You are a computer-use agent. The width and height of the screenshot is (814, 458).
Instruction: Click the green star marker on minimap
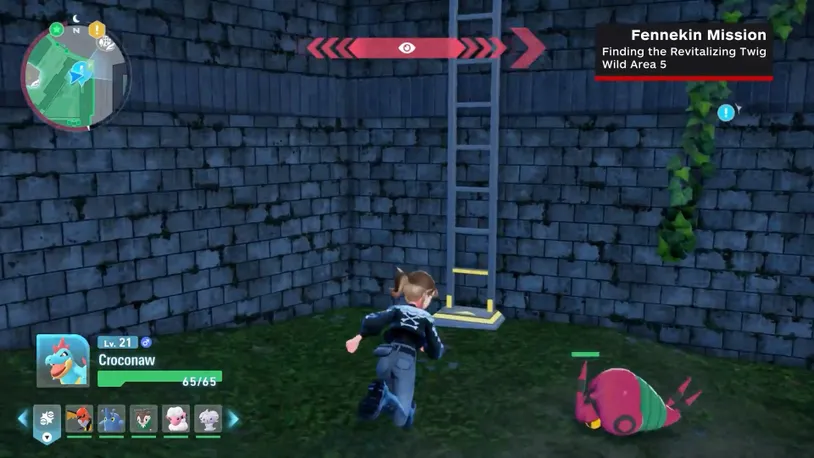pos(57,29)
